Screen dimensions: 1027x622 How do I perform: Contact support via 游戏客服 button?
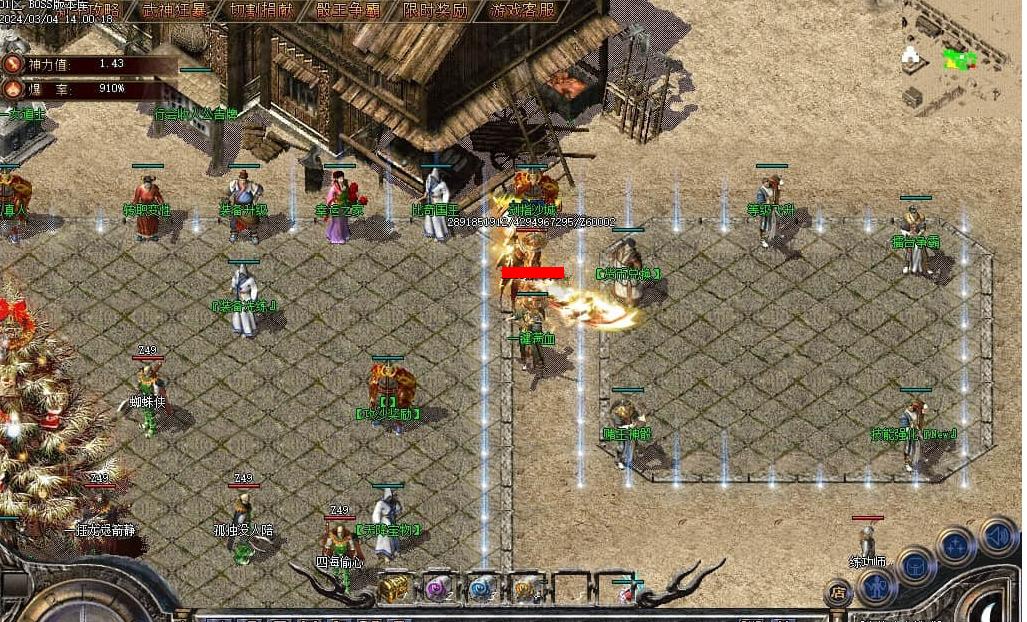[523, 11]
